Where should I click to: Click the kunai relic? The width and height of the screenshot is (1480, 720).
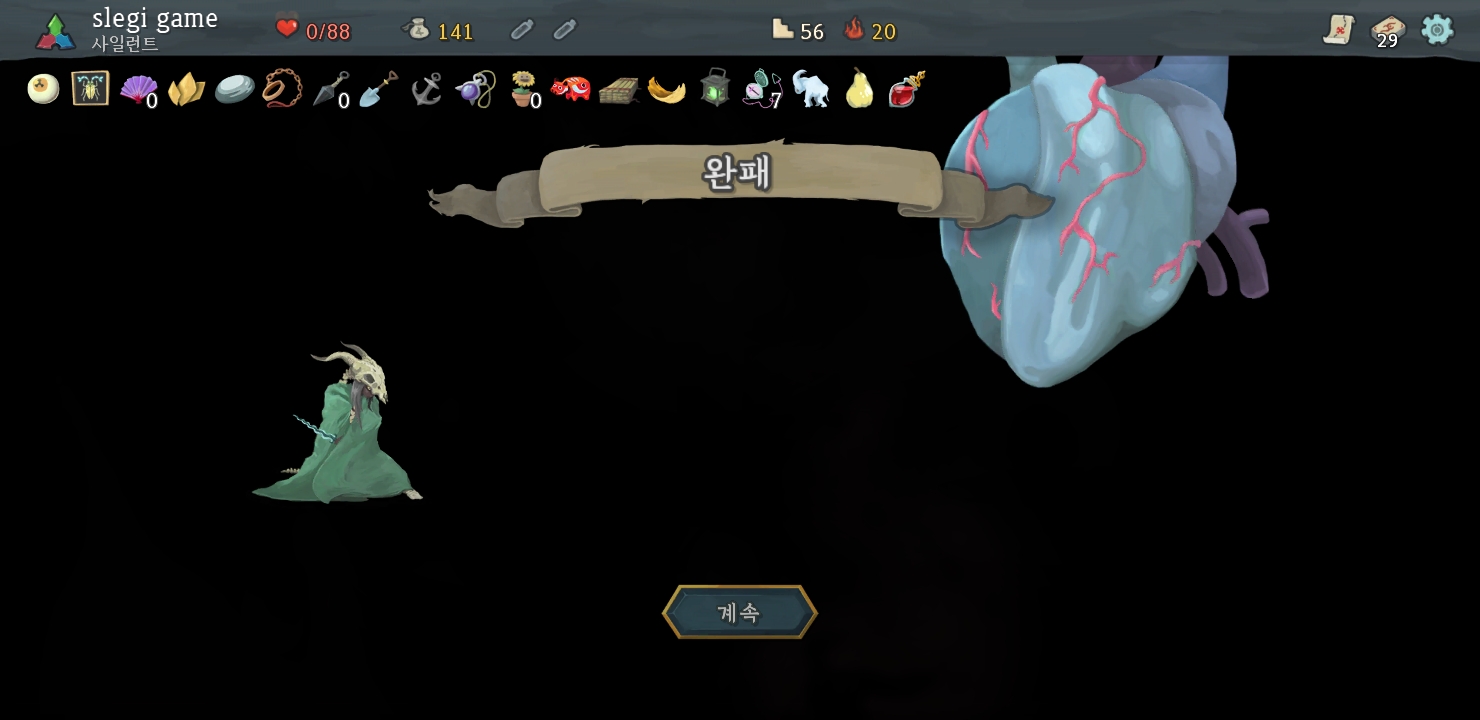[330, 90]
